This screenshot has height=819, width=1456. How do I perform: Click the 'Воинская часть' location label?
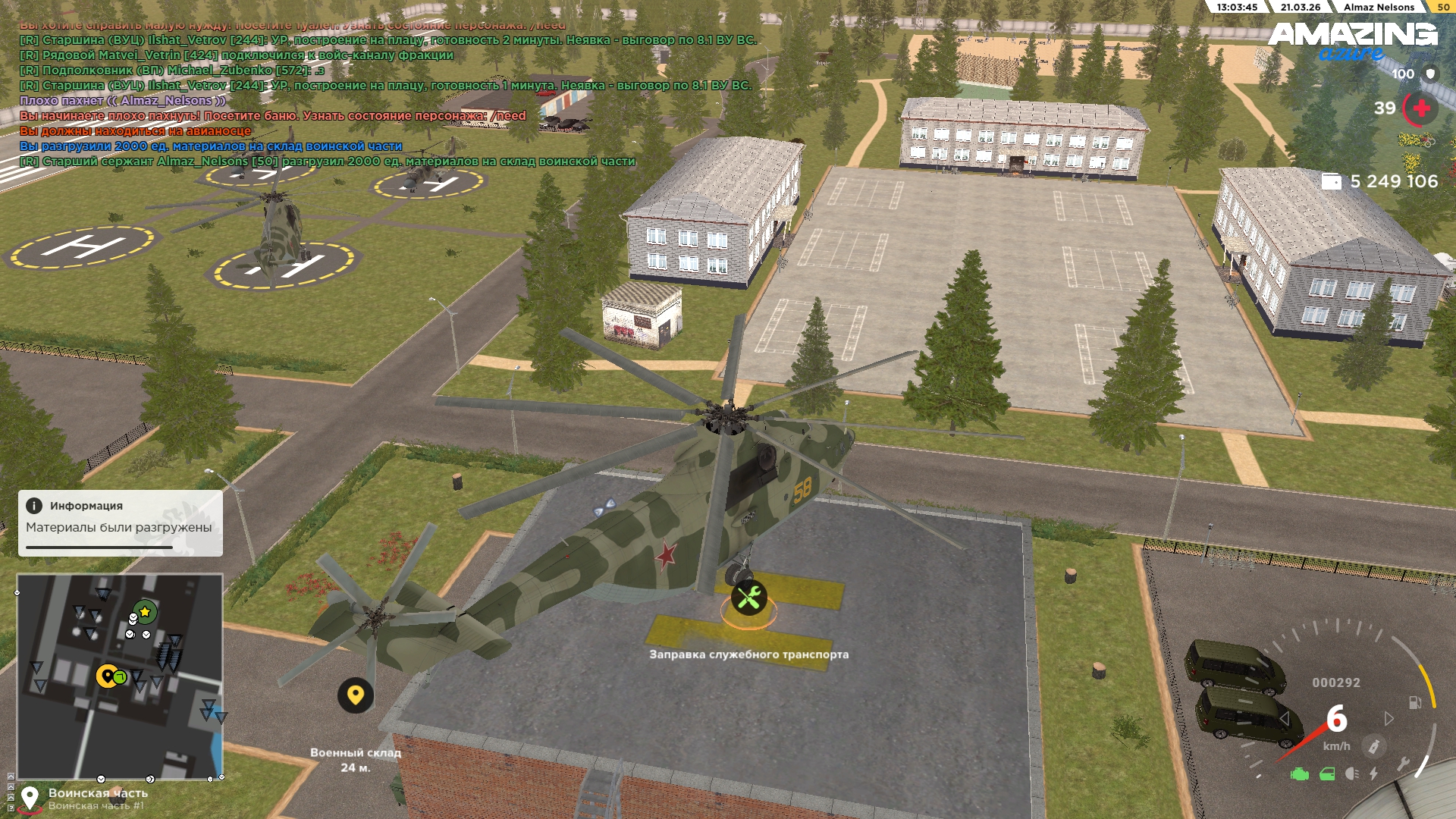(x=98, y=793)
